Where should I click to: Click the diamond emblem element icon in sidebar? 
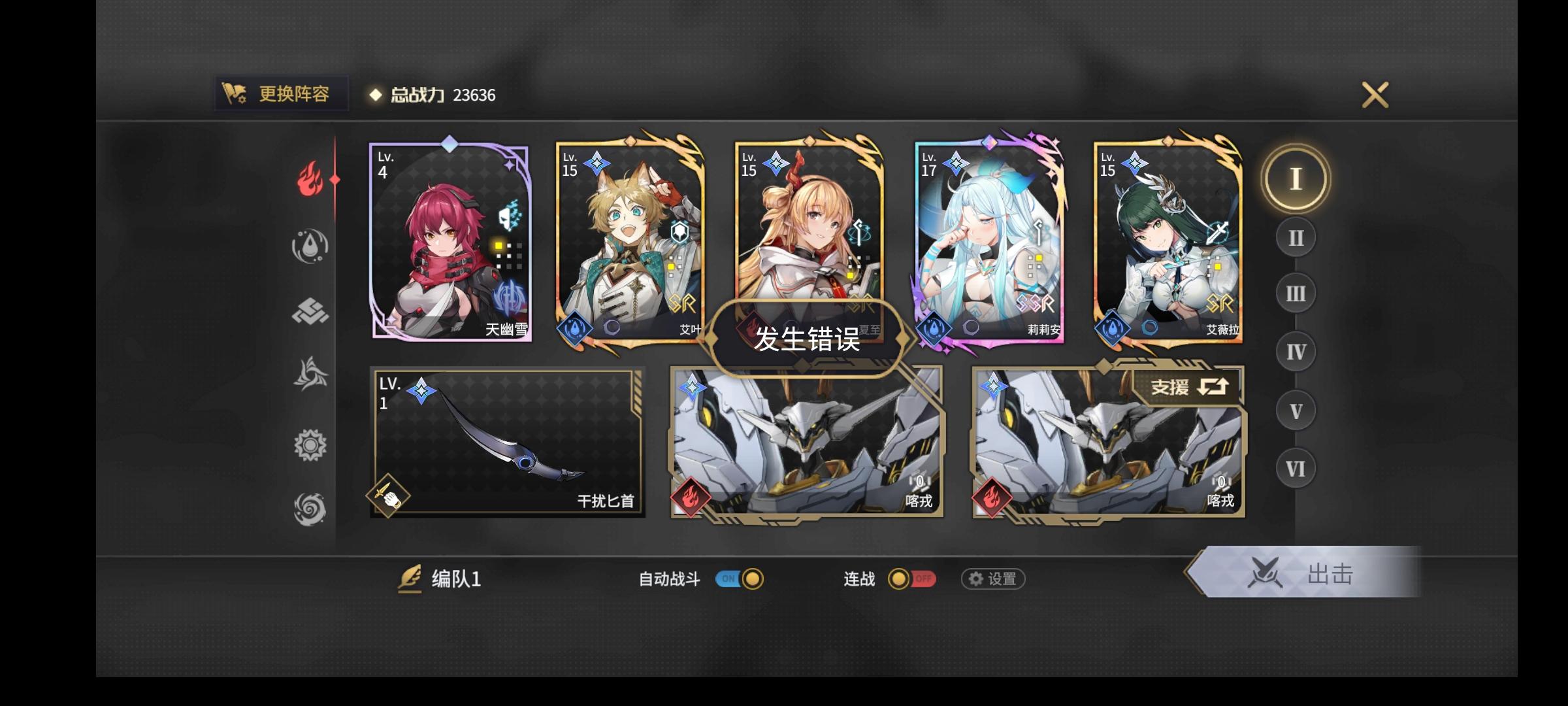[x=312, y=309]
